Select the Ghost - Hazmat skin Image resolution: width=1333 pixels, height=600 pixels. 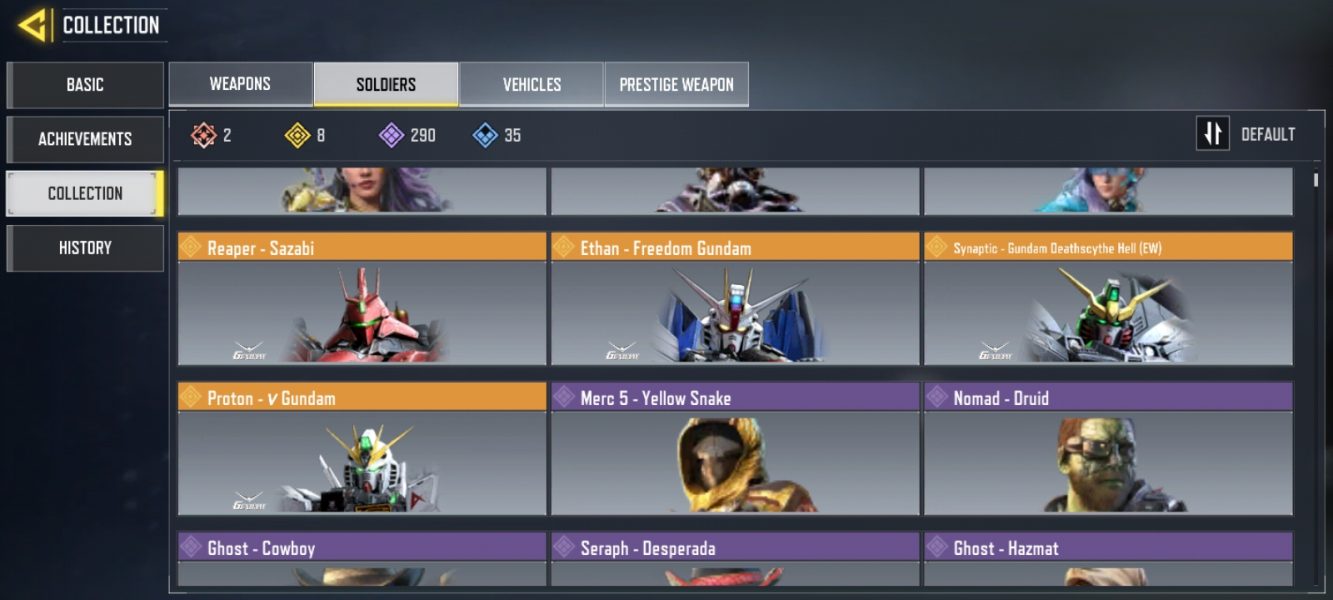coord(1108,559)
